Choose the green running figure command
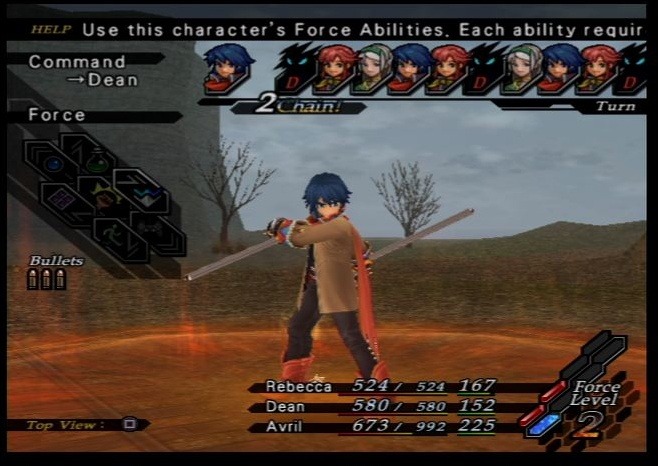Image resolution: width=658 pixels, height=466 pixels. (113, 232)
